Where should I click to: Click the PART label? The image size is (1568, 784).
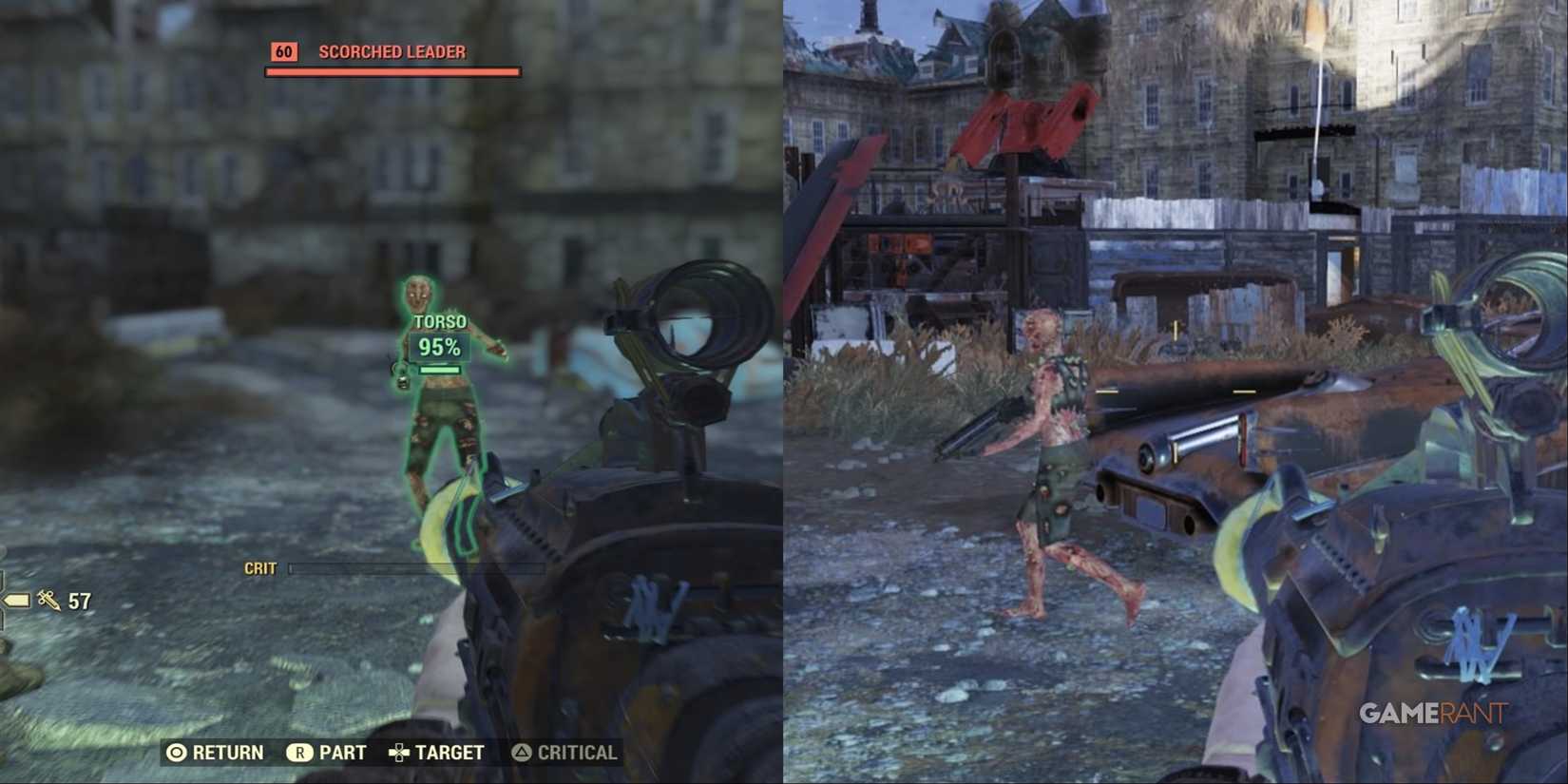coord(341,753)
